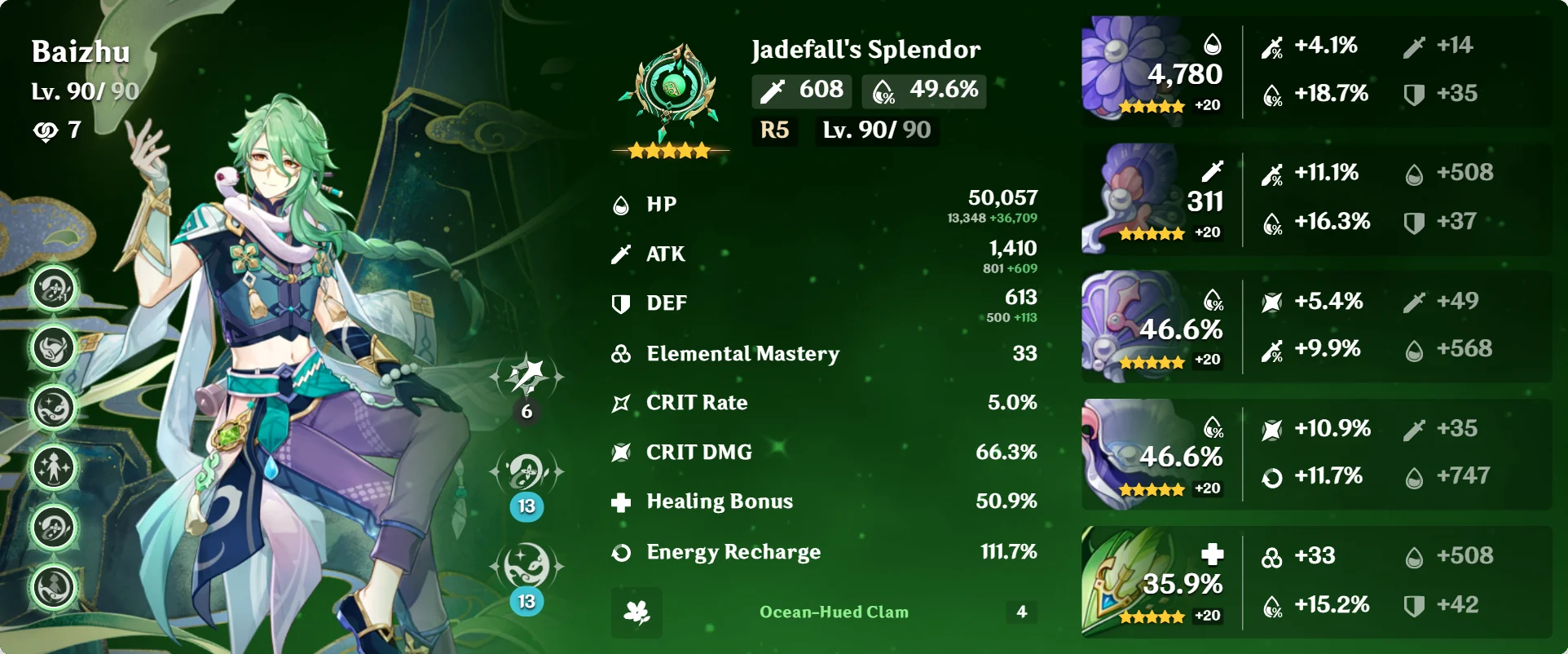This screenshot has width=1568, height=654.
Task: Click the Jadefall's Splendor weapon icon
Action: pyautogui.click(x=670, y=90)
